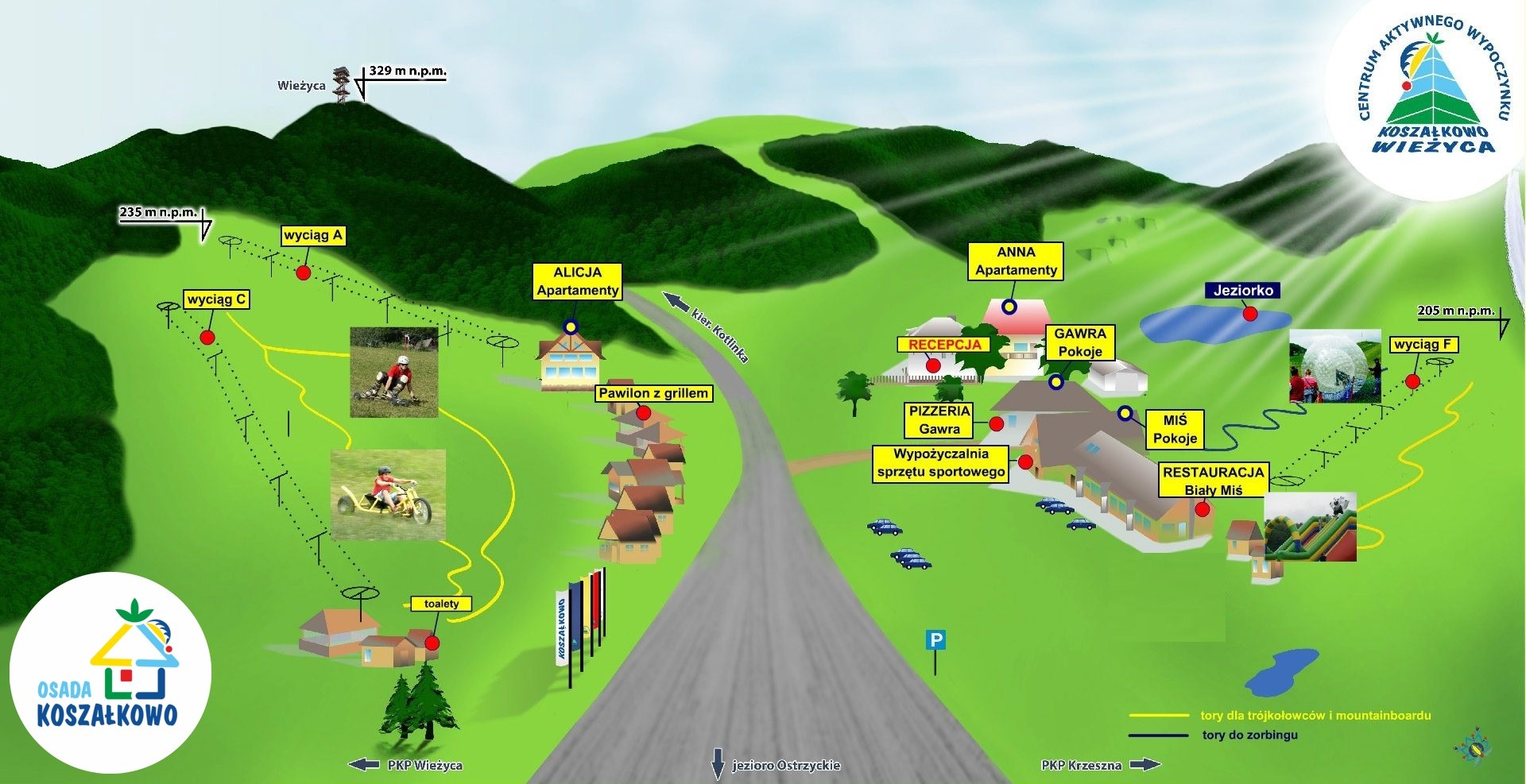Open the ALICJA Apartamenty marker label
This screenshot has width=1526, height=784.
point(577,281)
